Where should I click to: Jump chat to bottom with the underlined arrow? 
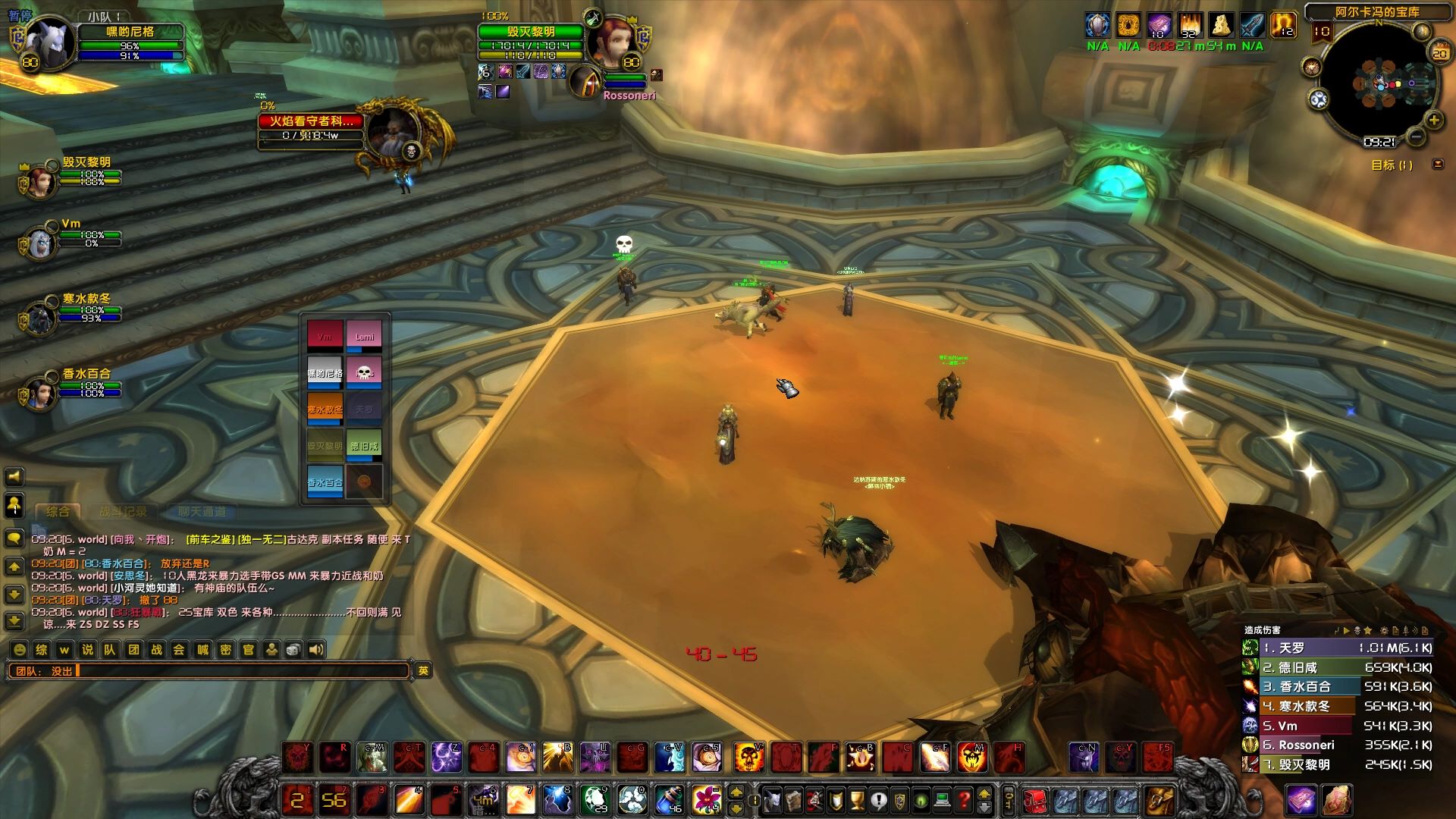click(x=14, y=621)
